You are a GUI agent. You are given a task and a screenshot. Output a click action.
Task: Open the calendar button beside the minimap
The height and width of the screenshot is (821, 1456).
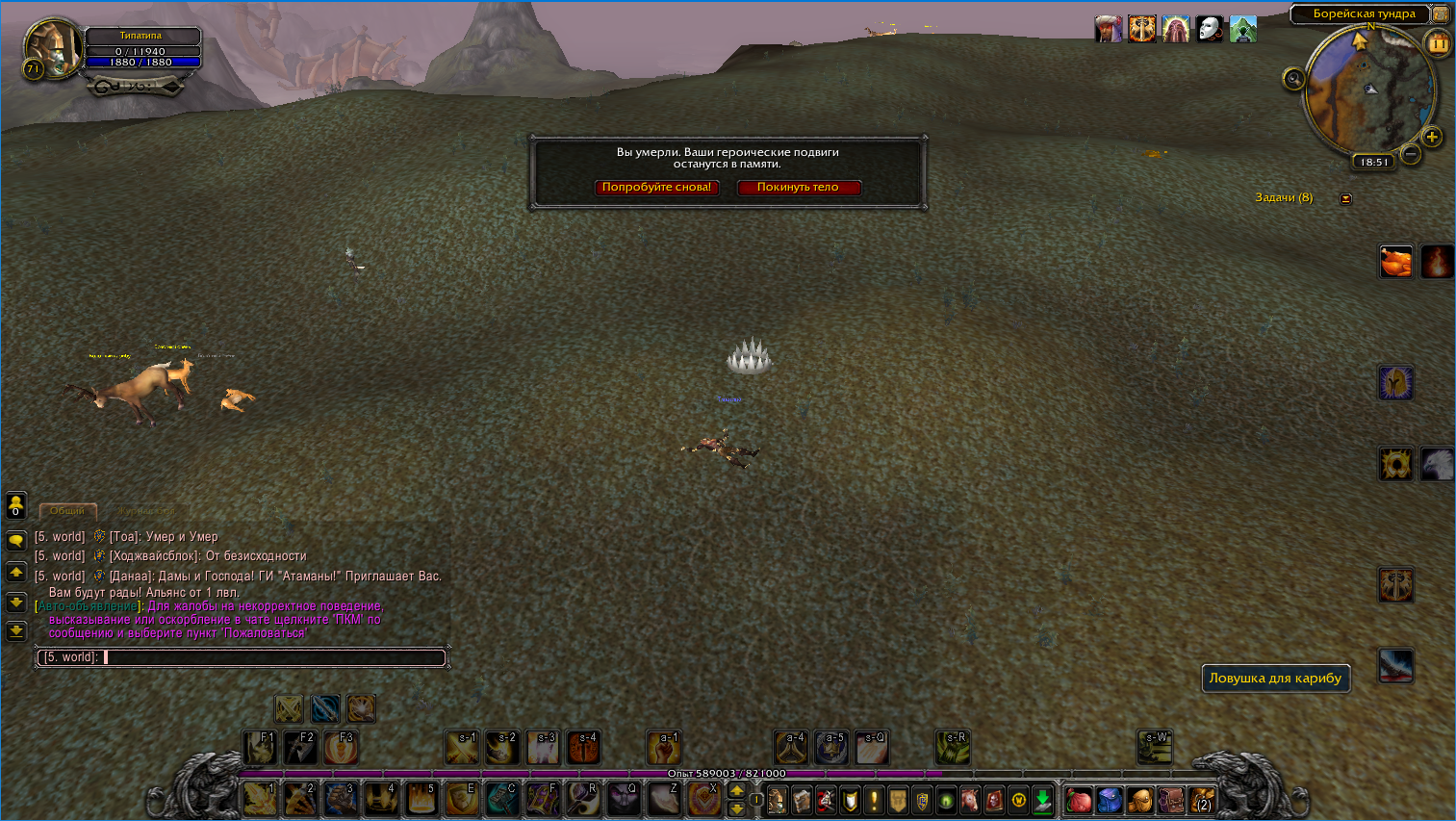point(1439,43)
